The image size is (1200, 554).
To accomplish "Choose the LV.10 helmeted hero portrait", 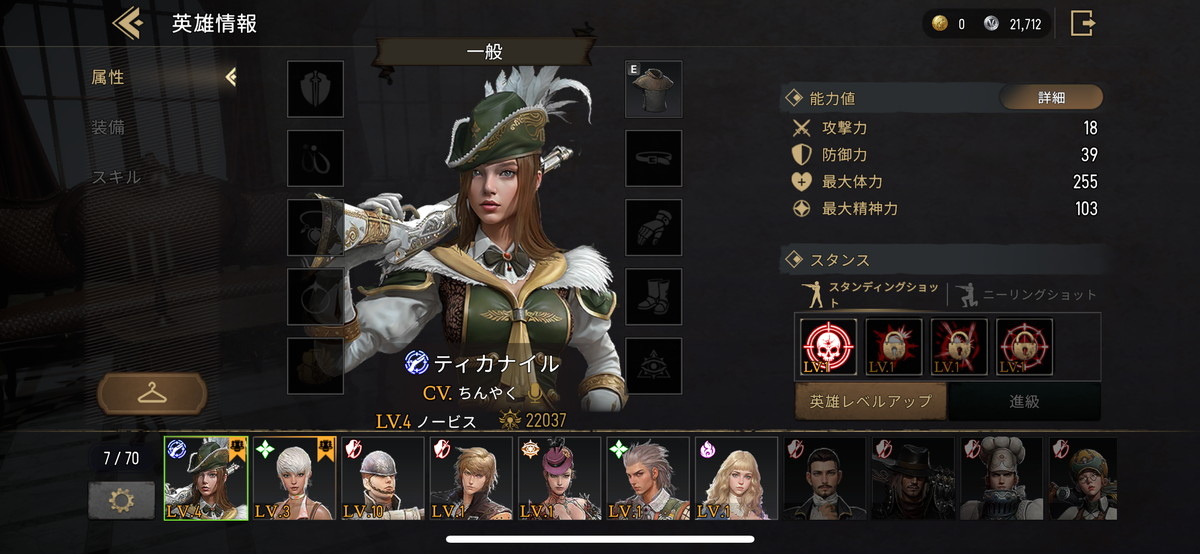I will click(x=383, y=478).
